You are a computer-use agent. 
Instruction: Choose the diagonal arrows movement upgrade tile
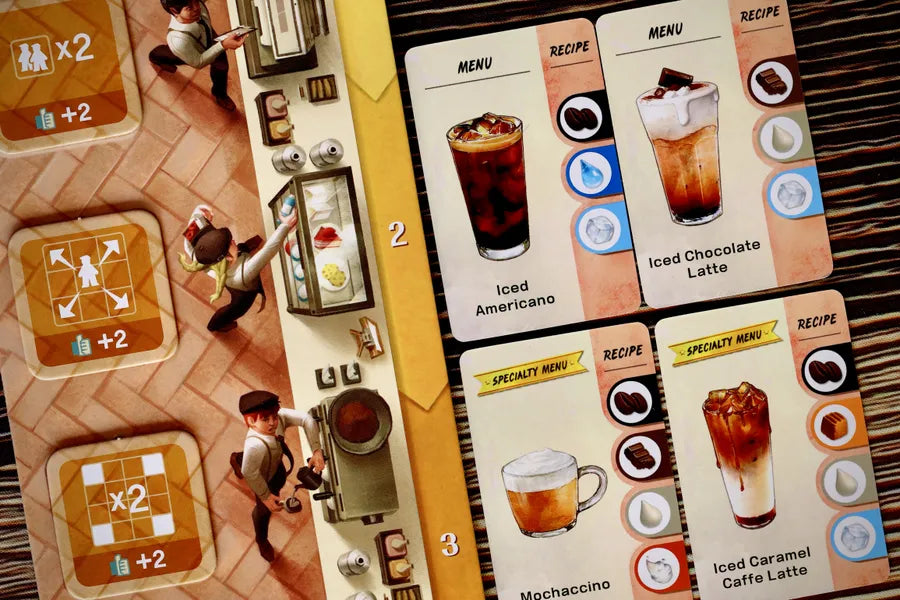coord(90,293)
